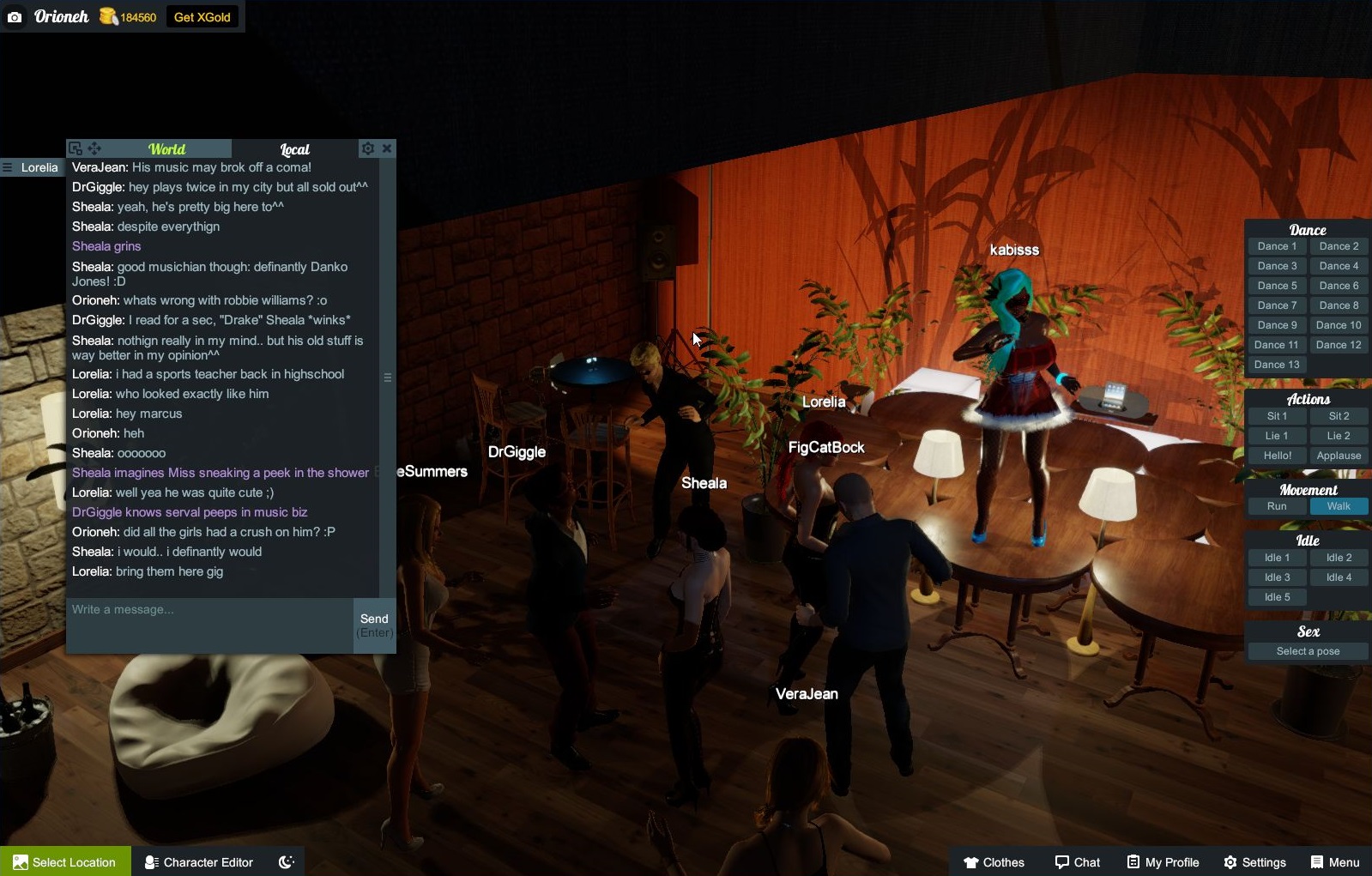Click the chat pop-out icon
Screen dimensions: 1372x876
[76, 148]
